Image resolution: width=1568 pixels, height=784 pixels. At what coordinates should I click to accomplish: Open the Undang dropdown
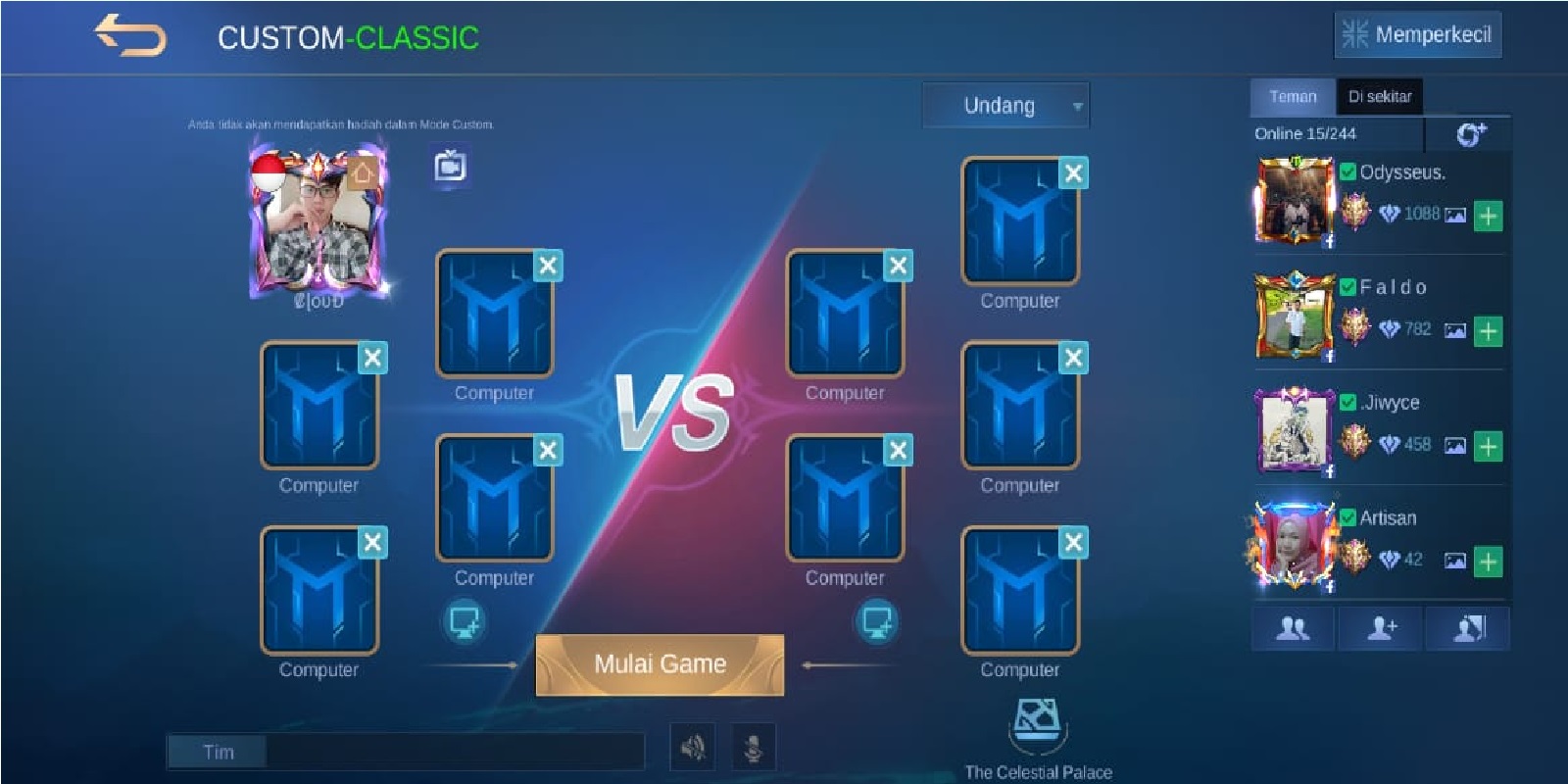tap(1005, 105)
